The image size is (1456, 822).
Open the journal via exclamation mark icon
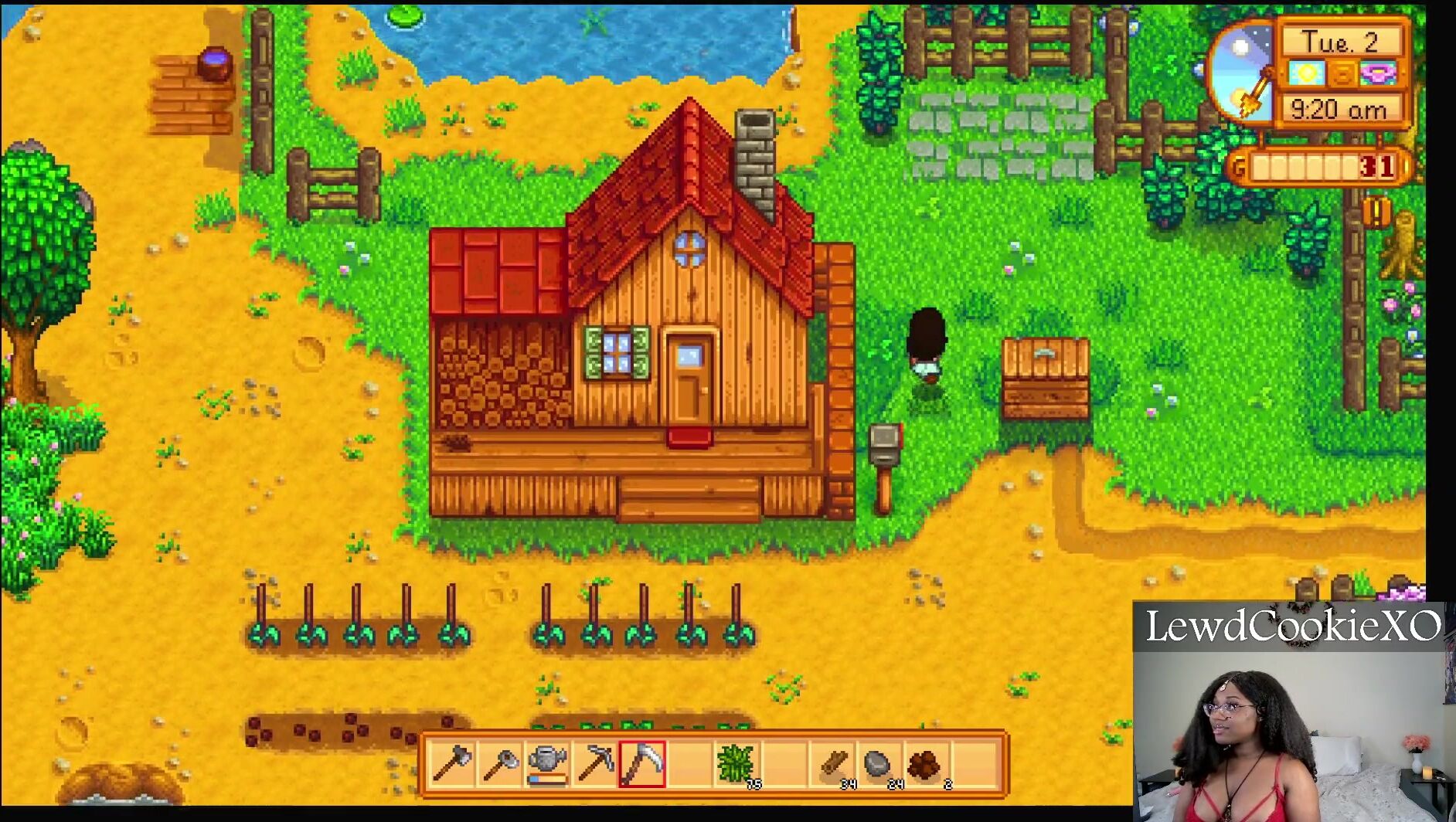tap(1376, 210)
